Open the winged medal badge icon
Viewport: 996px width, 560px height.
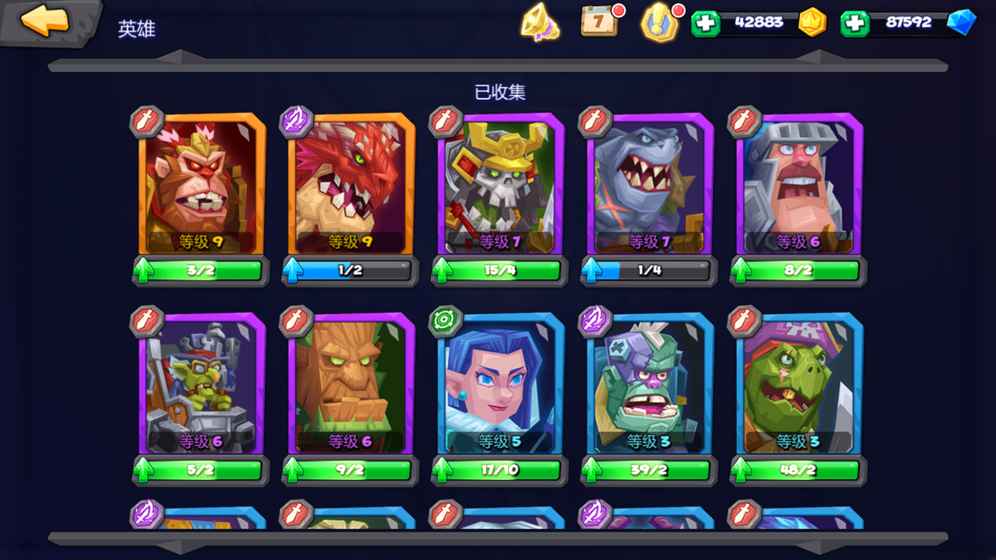[658, 21]
